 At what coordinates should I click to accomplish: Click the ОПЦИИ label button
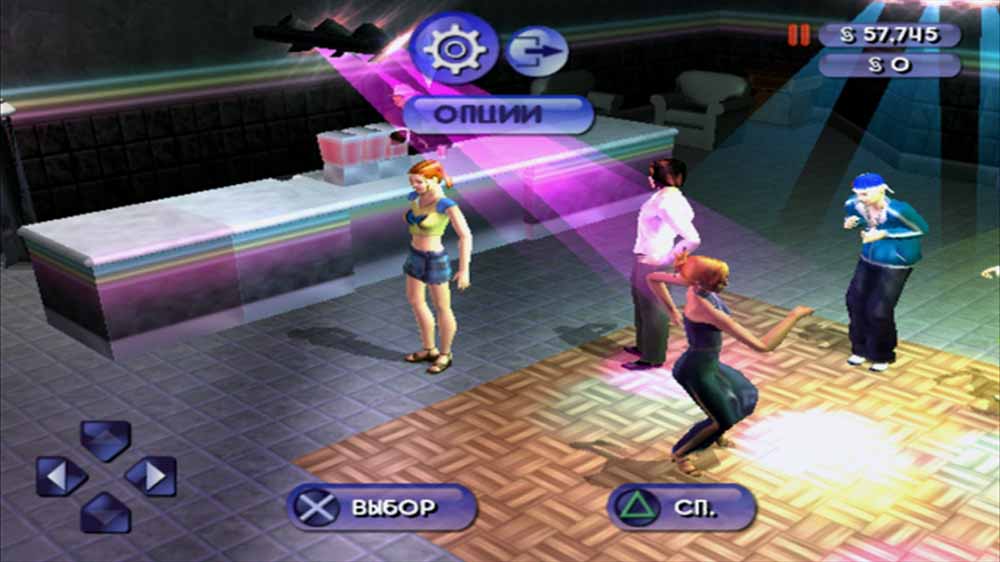click(x=498, y=114)
